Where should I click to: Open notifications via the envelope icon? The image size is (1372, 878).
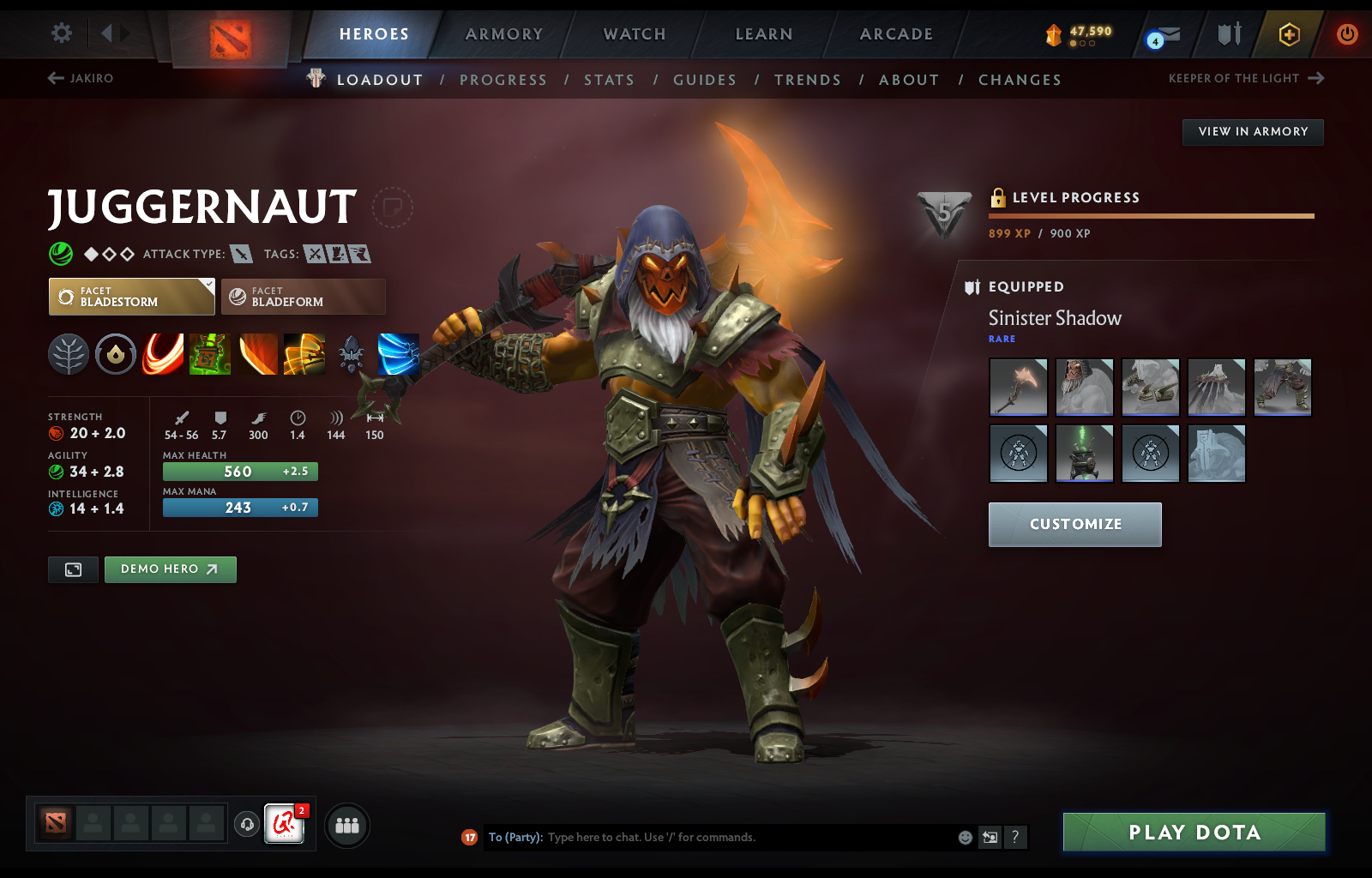point(1166,34)
